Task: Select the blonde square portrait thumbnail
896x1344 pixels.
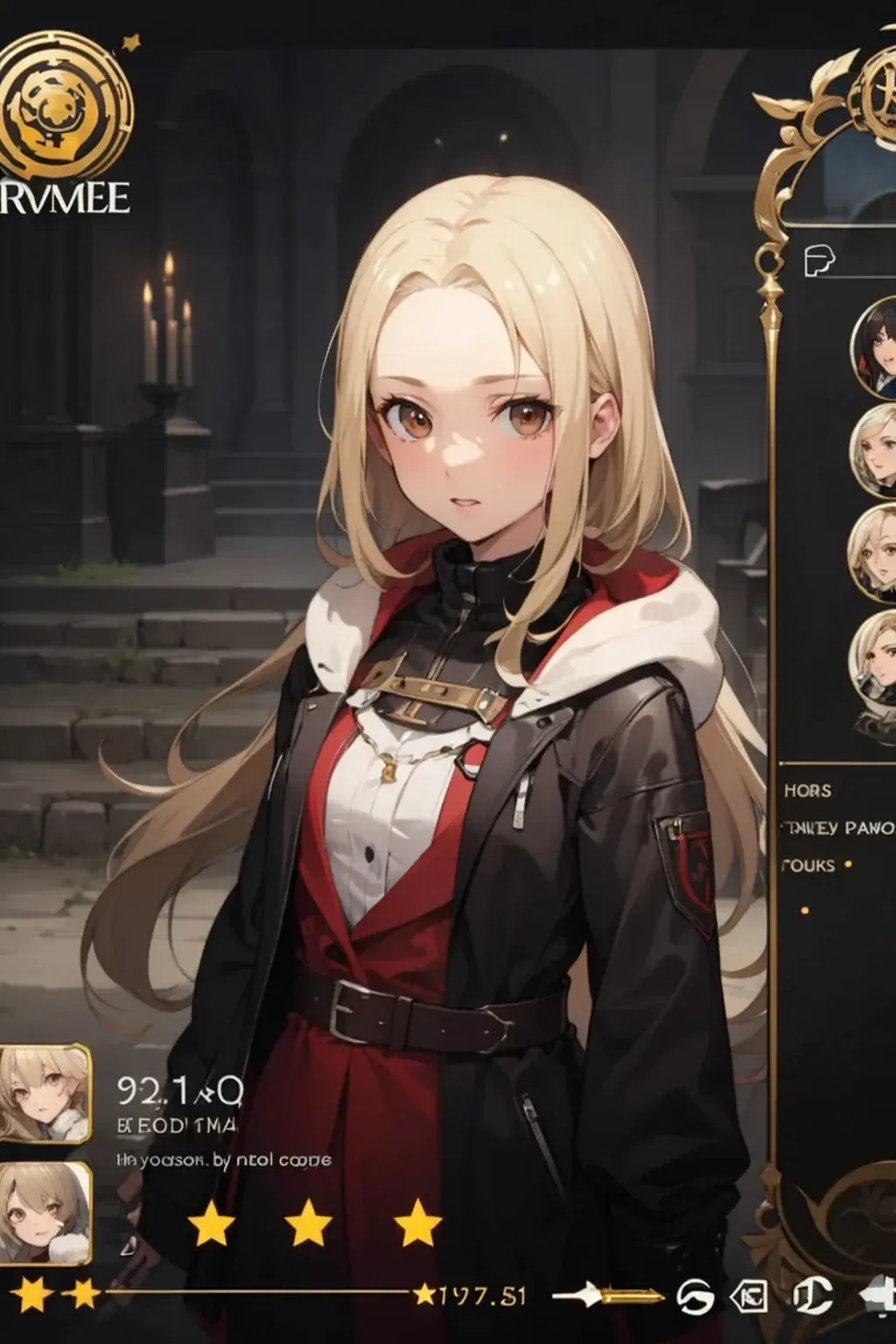Action: pos(44,1093)
